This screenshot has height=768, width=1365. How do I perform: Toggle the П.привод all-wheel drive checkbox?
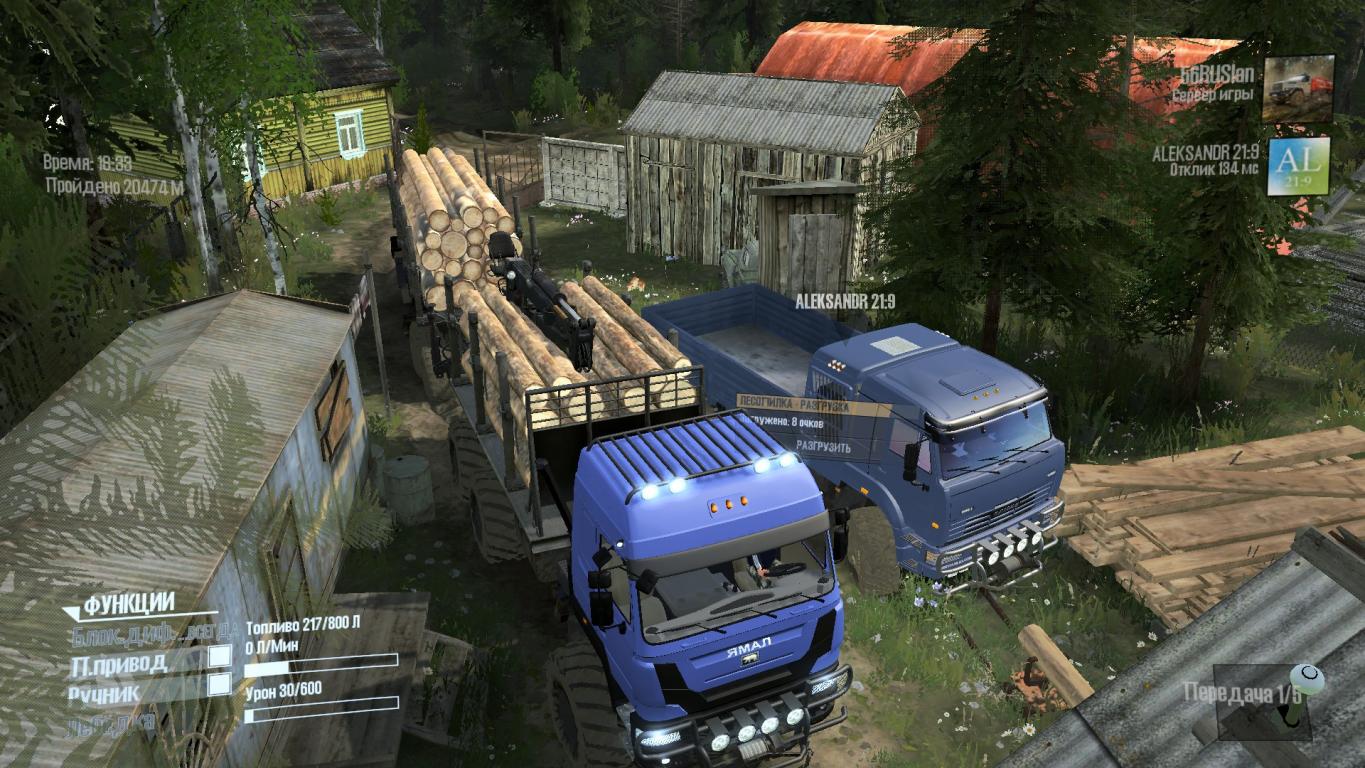pyautogui.click(x=219, y=657)
